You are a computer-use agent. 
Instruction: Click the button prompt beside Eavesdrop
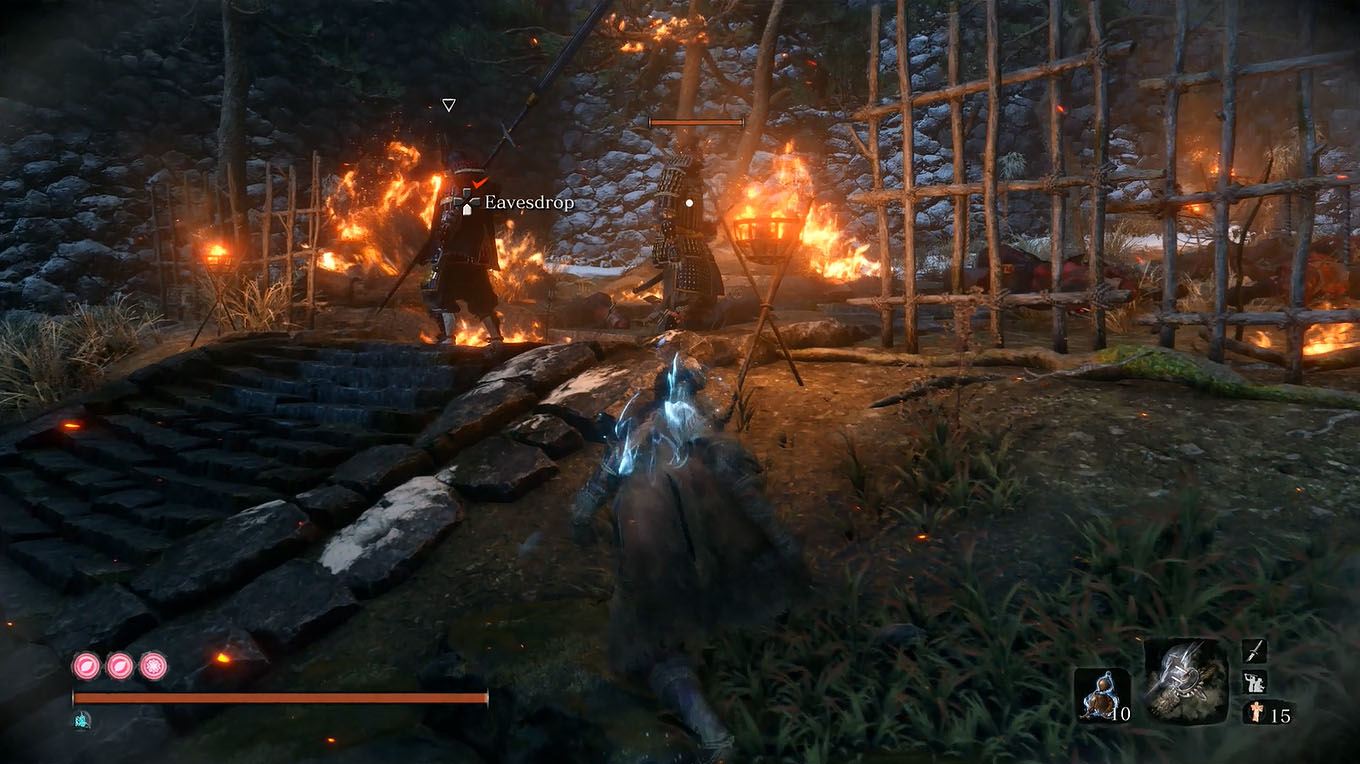point(465,203)
